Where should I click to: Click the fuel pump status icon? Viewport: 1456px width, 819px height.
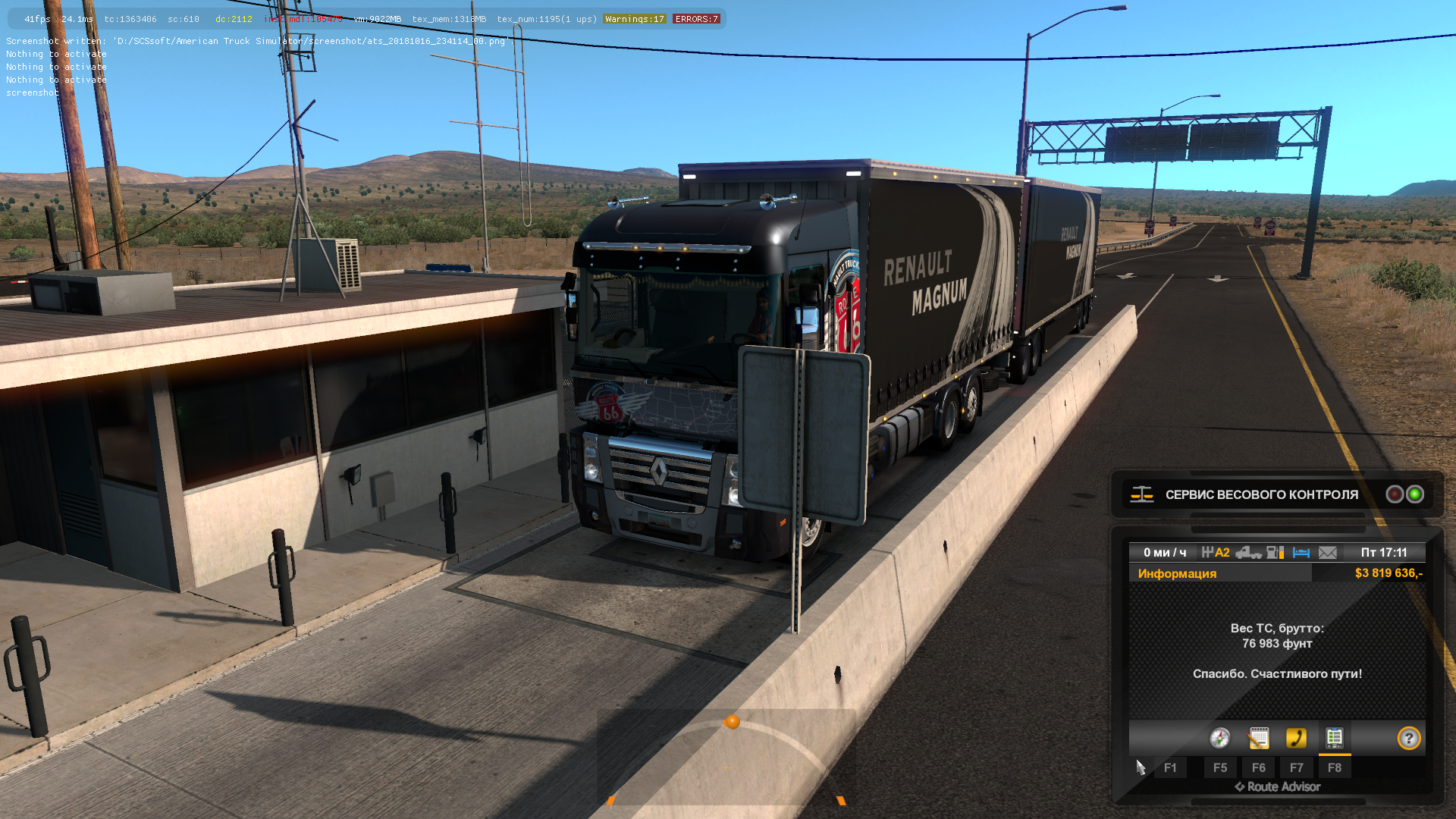[1275, 553]
